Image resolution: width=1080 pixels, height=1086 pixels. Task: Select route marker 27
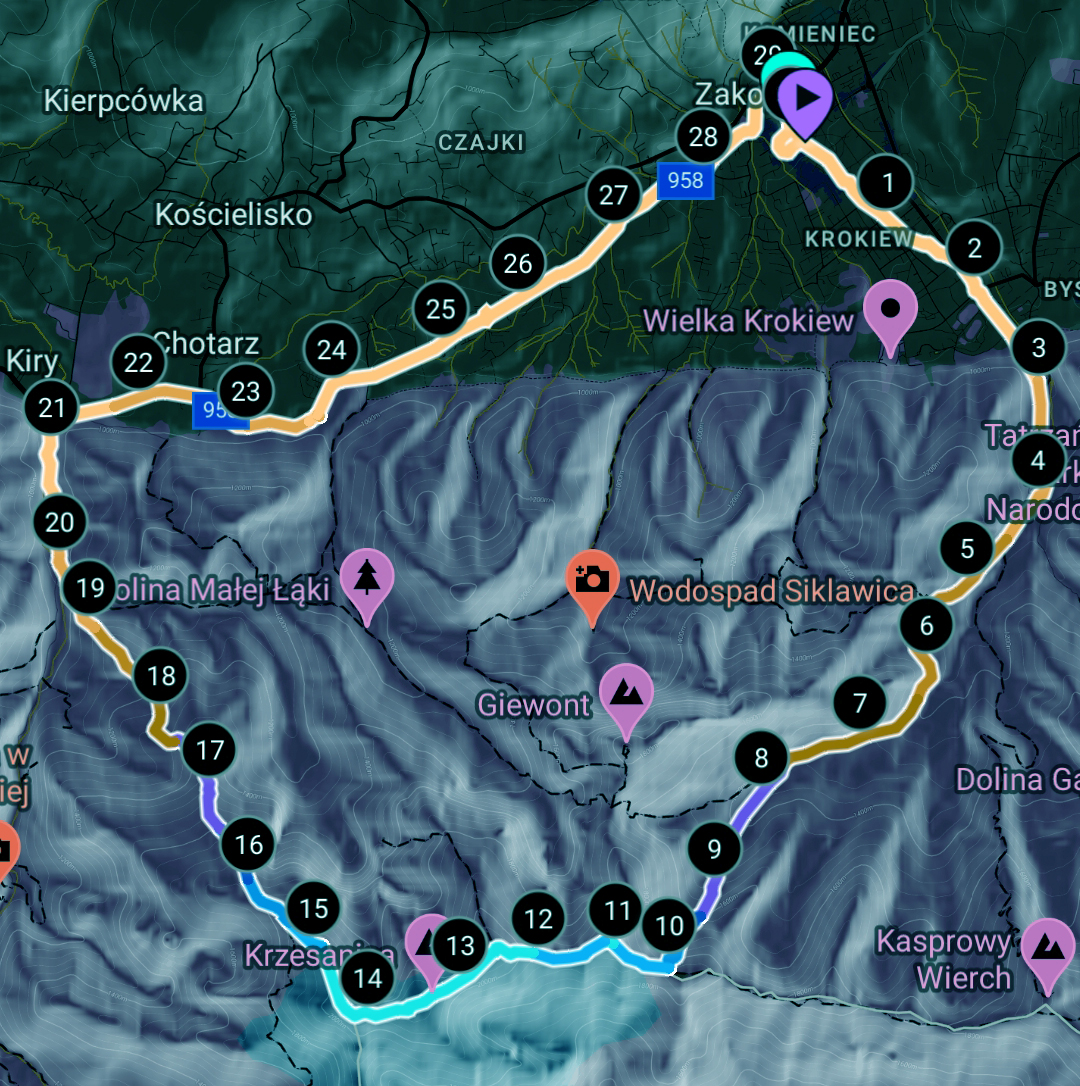coord(613,194)
